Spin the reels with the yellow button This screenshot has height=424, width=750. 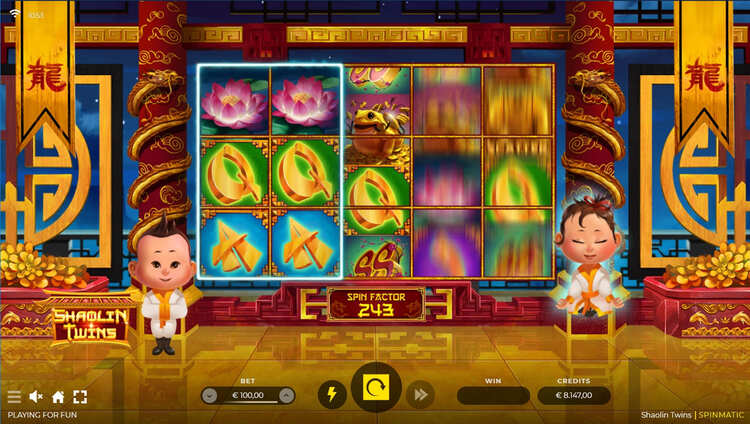pyautogui.click(x=376, y=388)
